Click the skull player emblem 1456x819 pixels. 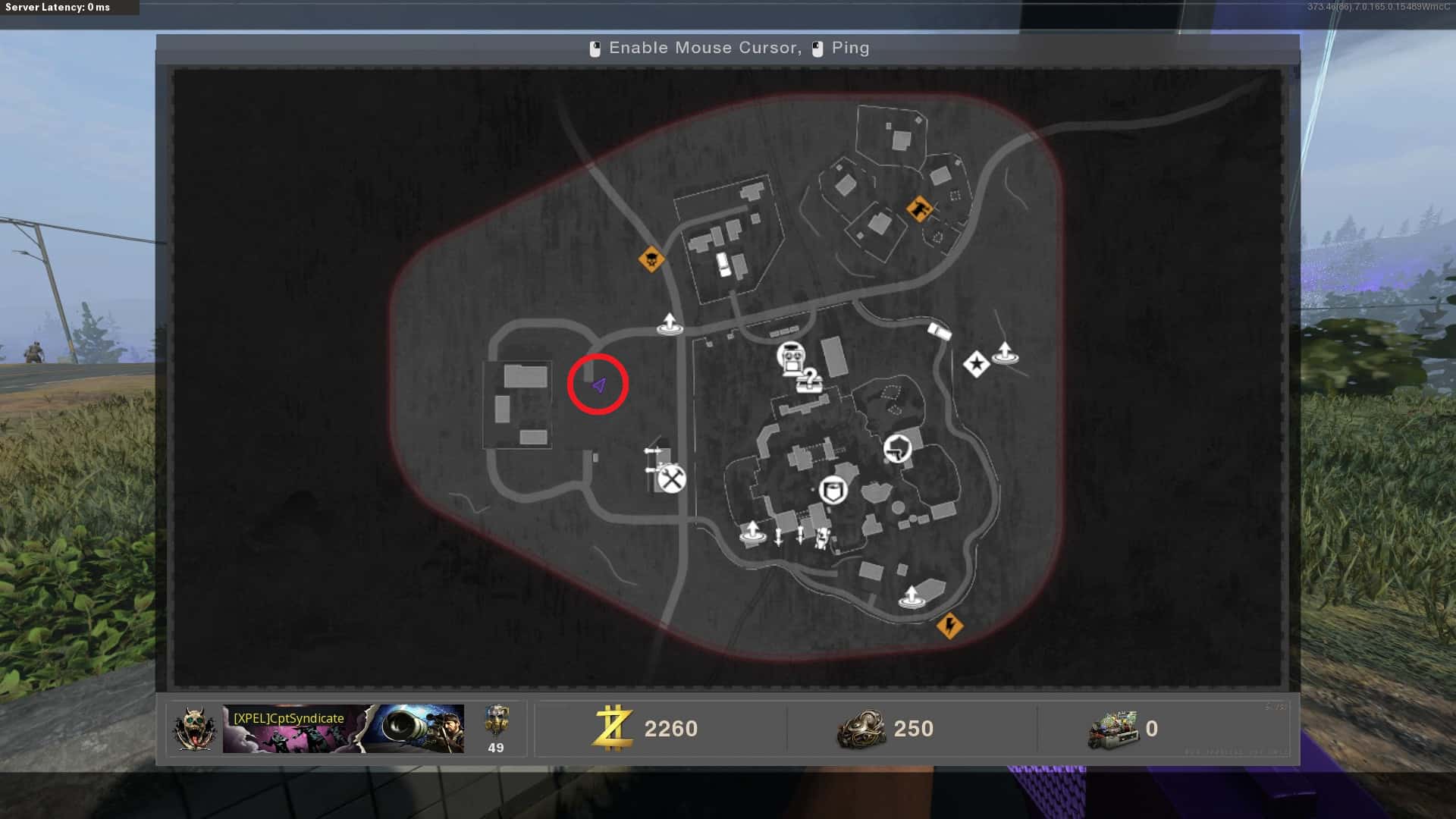[x=193, y=729]
